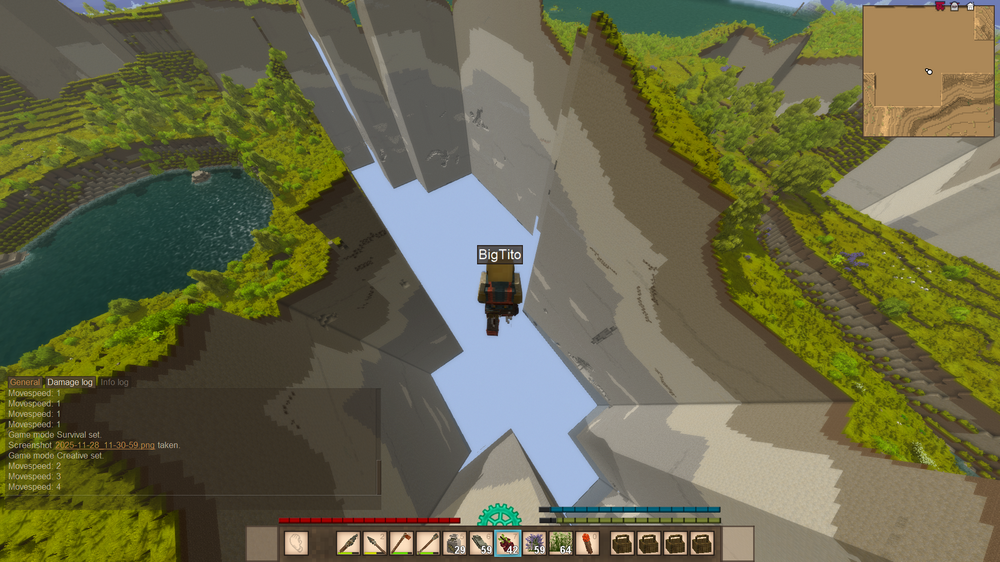Click the minimap

928,71
